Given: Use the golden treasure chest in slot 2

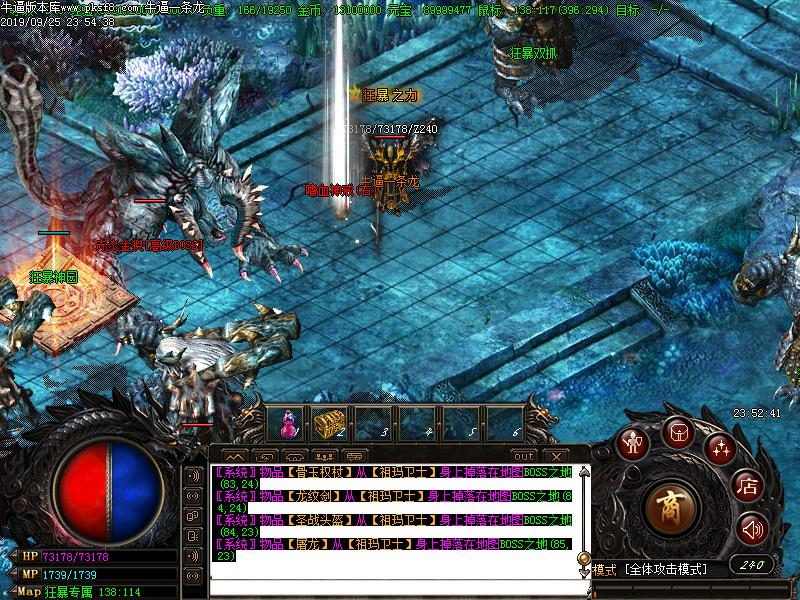Looking at the screenshot, I should 329,424.
